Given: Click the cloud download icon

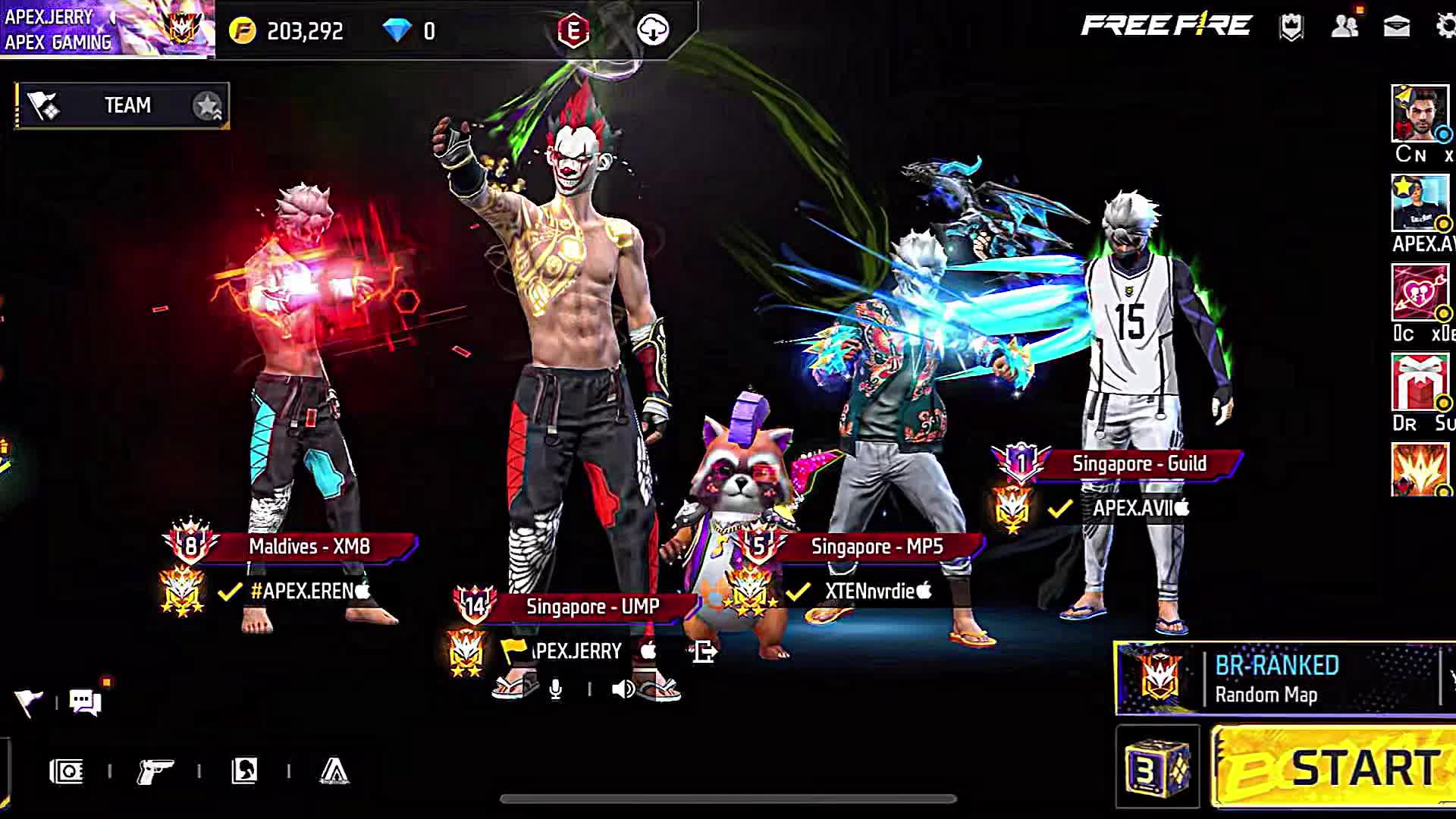Looking at the screenshot, I should point(653,30).
